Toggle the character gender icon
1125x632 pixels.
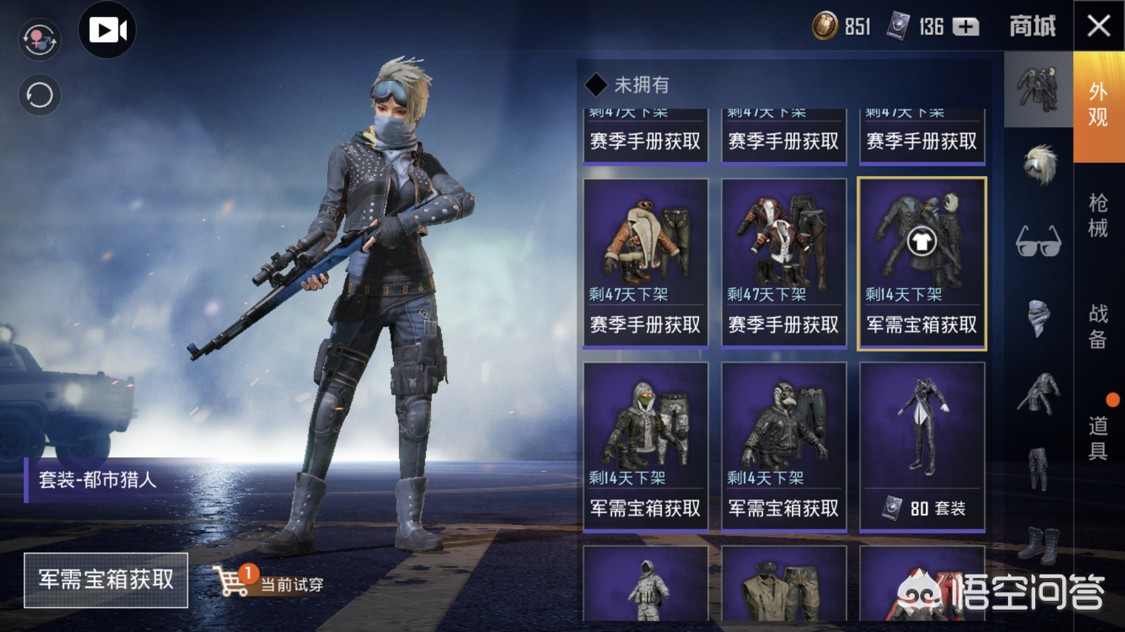pyautogui.click(x=40, y=40)
